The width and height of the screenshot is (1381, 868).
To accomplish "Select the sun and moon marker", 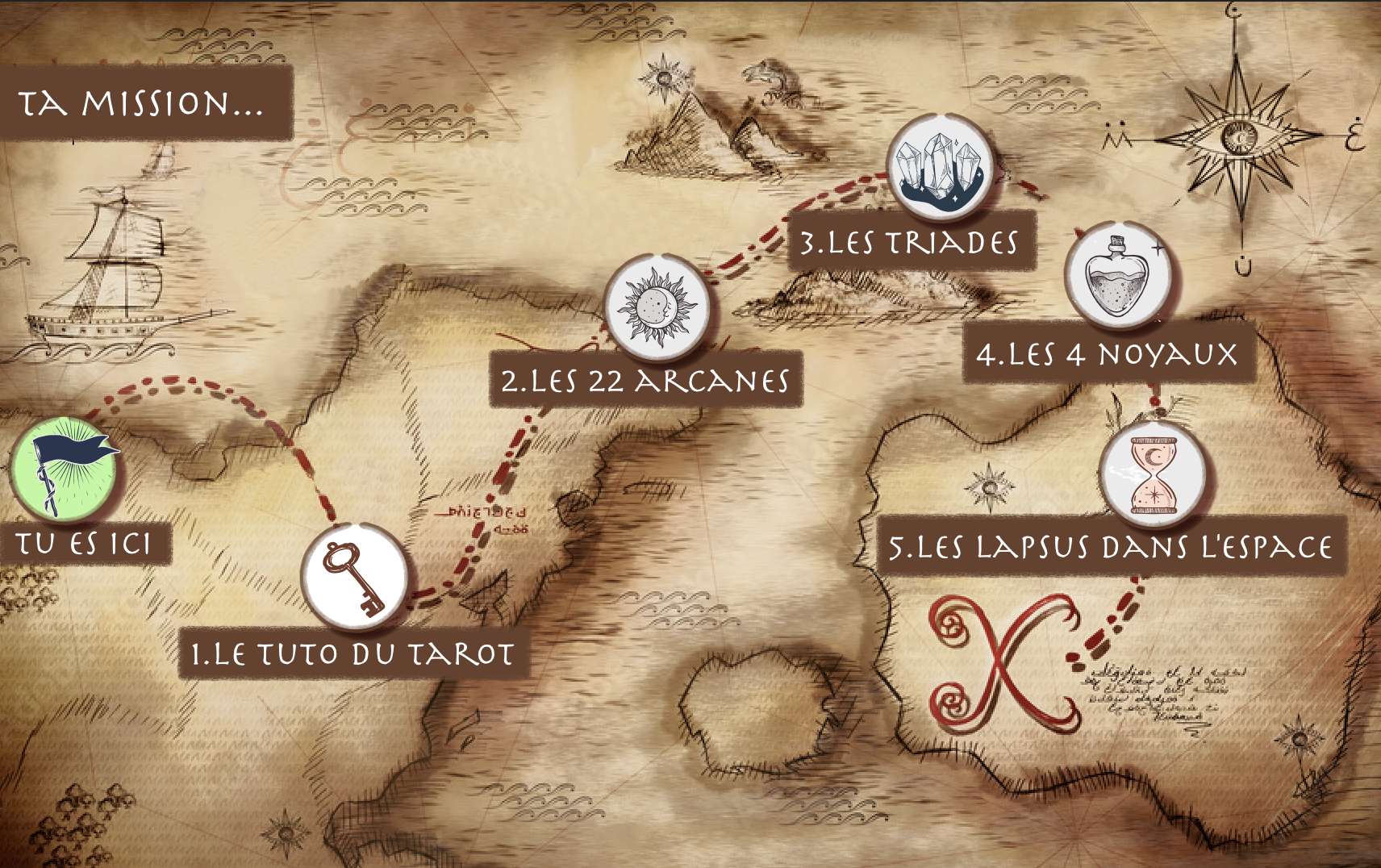I will click(x=657, y=307).
